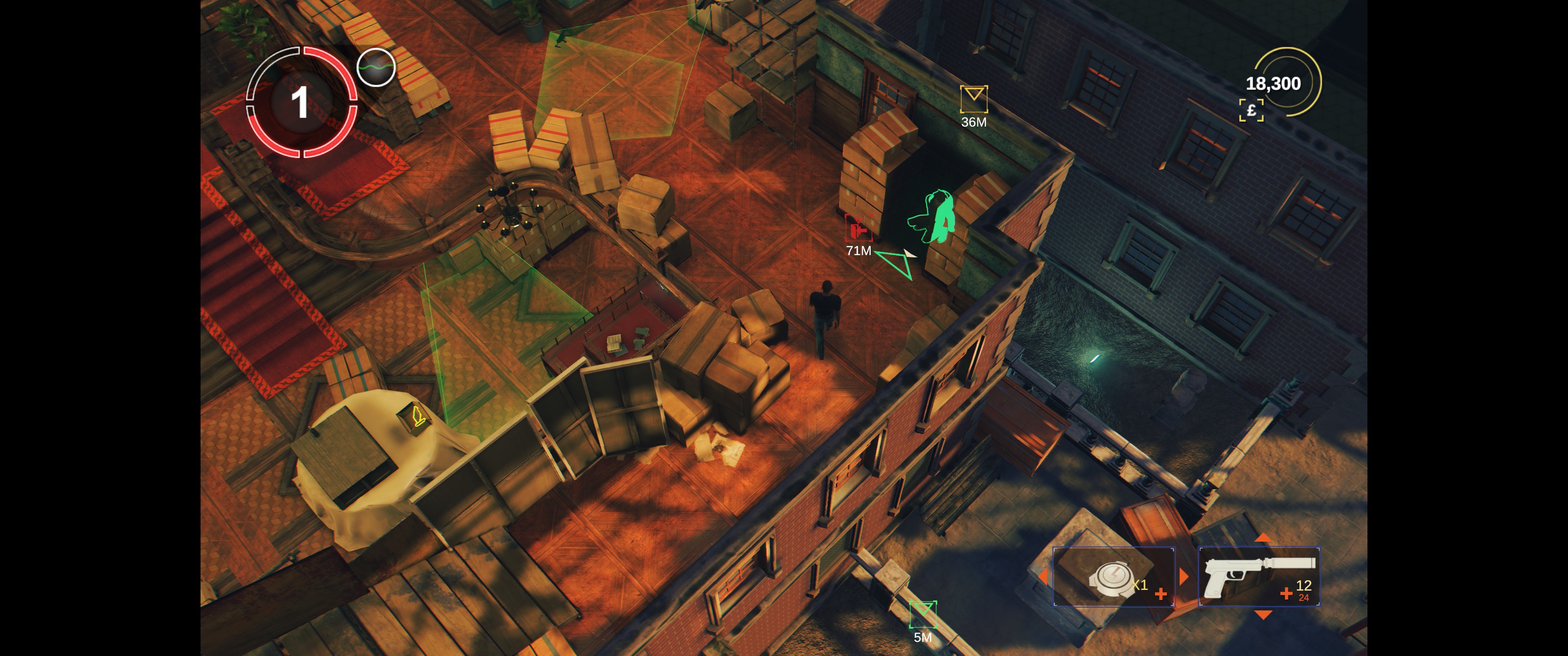Switch weapon with the up arrow
Screen dimensions: 1568x656
tap(1263, 538)
